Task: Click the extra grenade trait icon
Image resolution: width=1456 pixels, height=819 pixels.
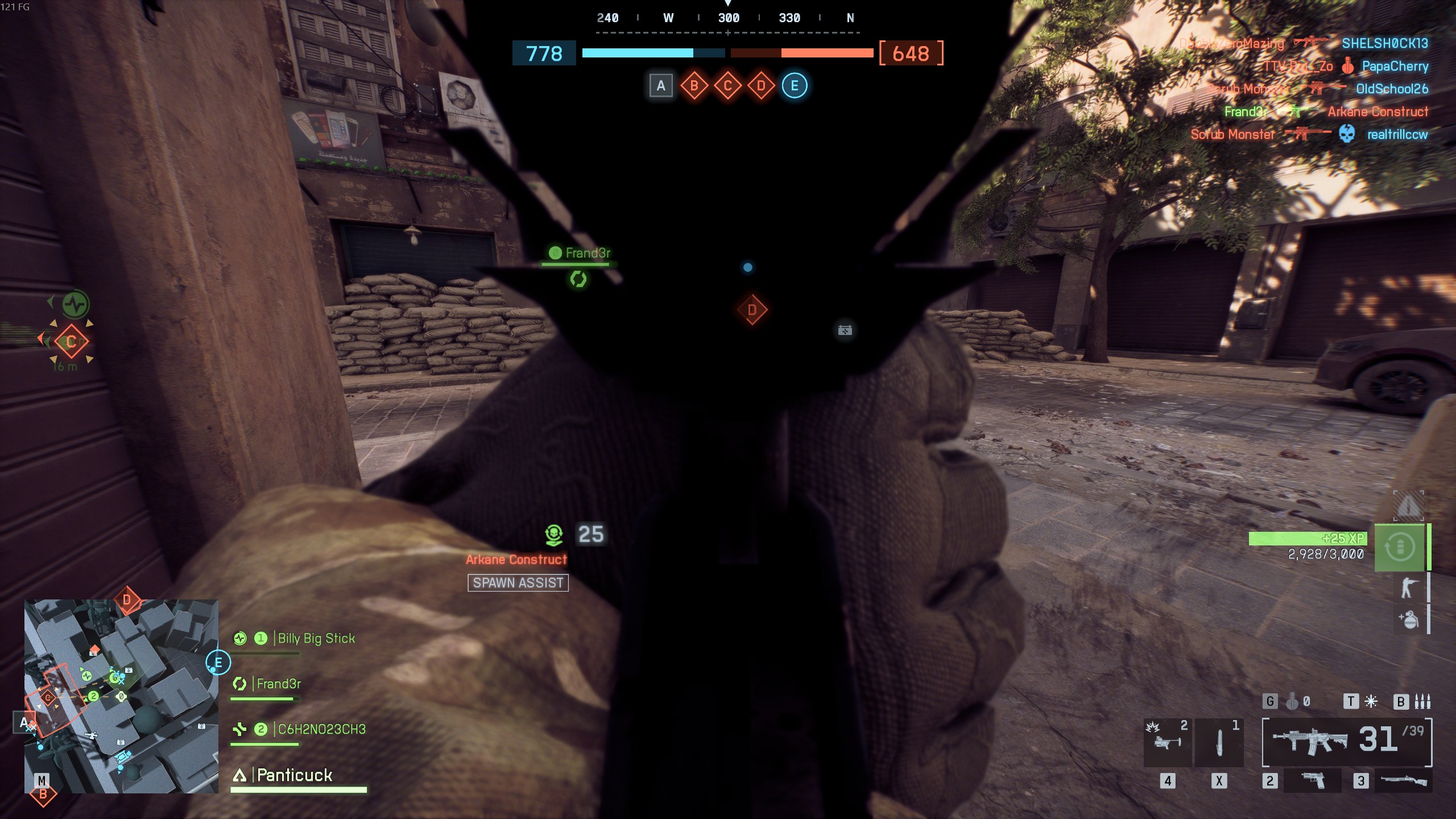Action: 1408,619
